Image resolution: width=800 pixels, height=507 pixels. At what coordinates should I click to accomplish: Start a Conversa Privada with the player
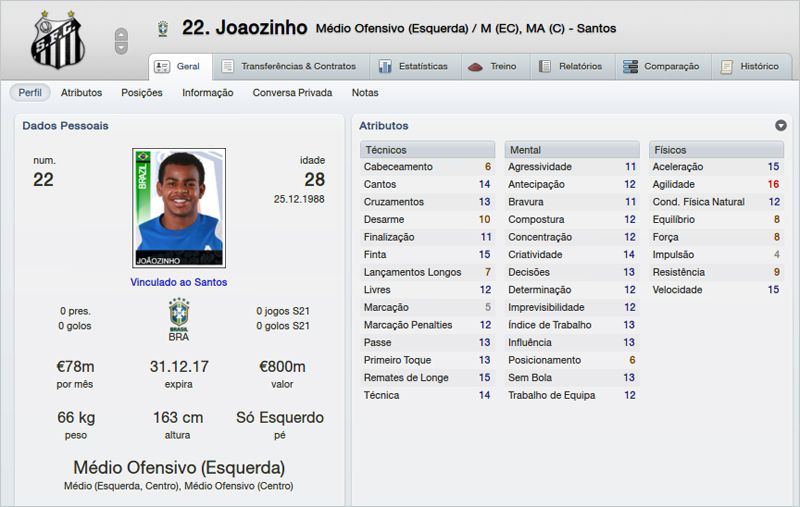(292, 93)
